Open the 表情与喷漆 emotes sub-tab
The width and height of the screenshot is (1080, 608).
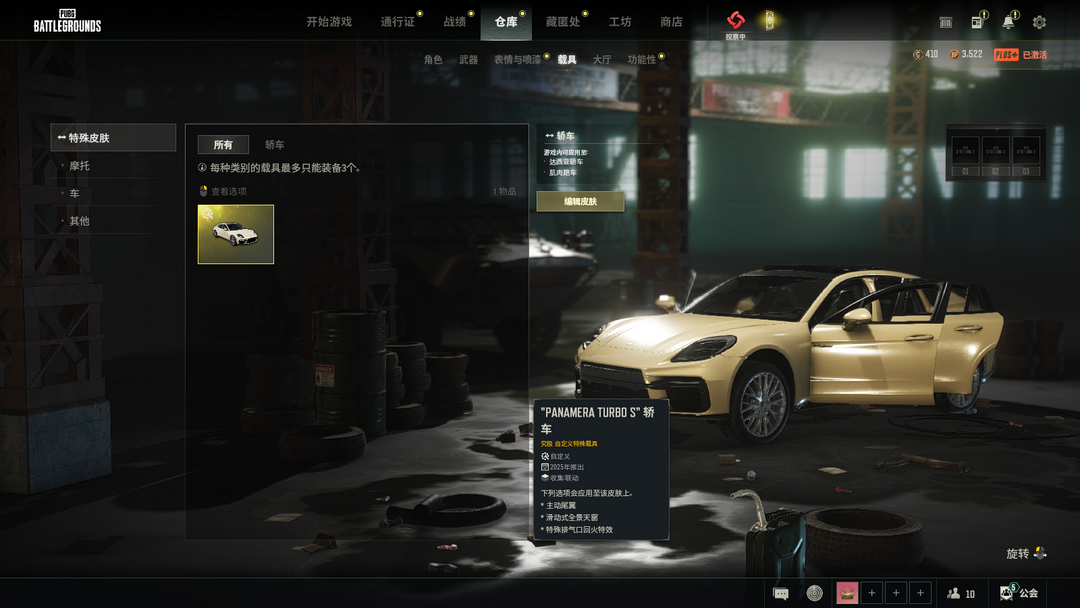pyautogui.click(x=518, y=60)
